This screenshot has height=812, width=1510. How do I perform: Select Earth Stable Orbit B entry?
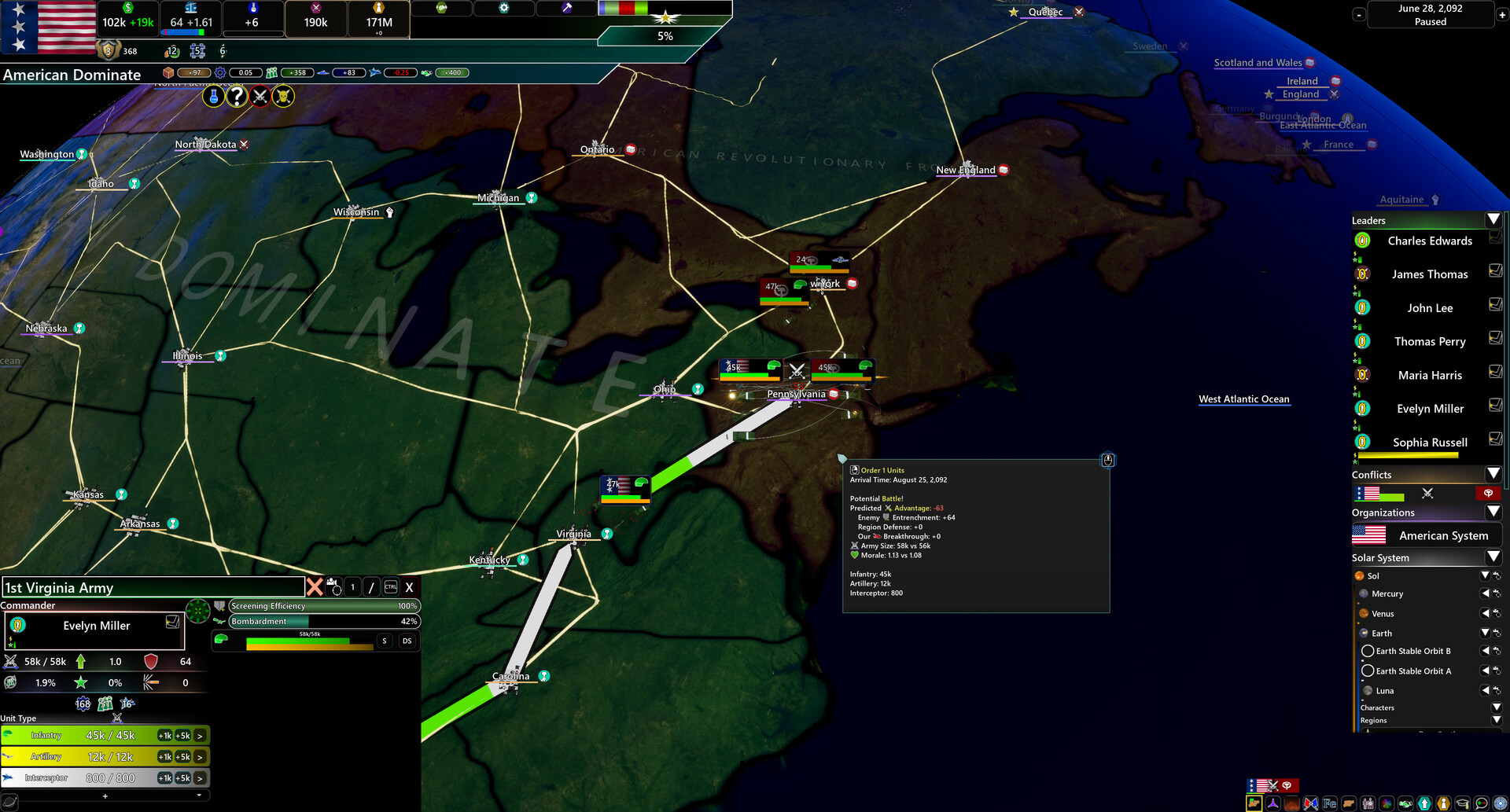(x=1412, y=651)
